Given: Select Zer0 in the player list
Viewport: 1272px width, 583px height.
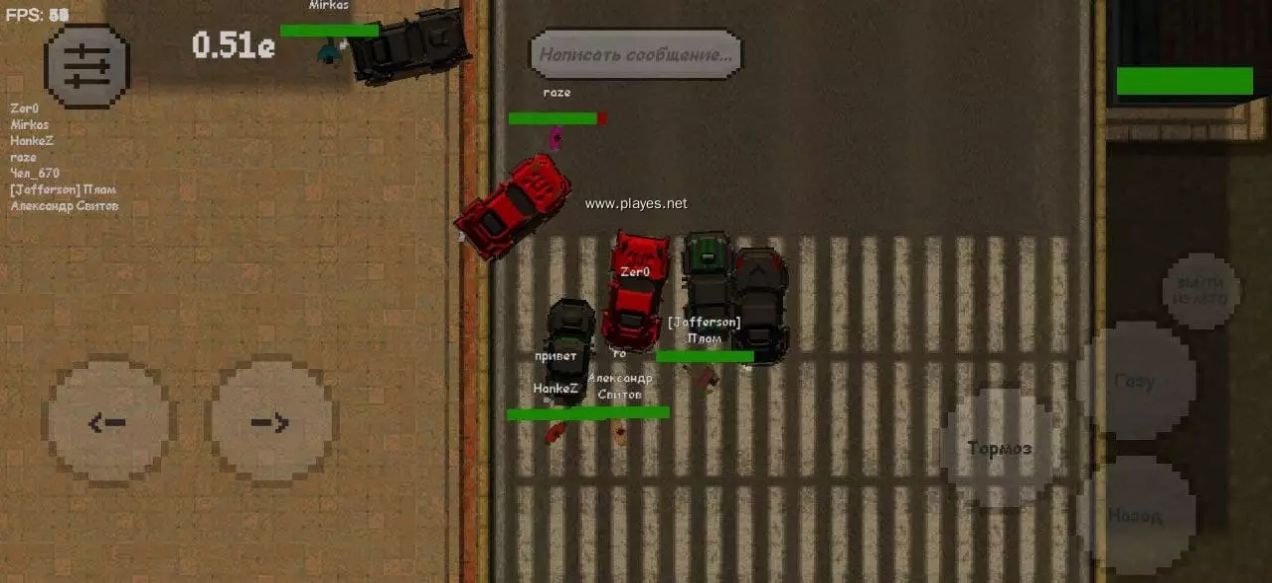Looking at the screenshot, I should tap(24, 108).
